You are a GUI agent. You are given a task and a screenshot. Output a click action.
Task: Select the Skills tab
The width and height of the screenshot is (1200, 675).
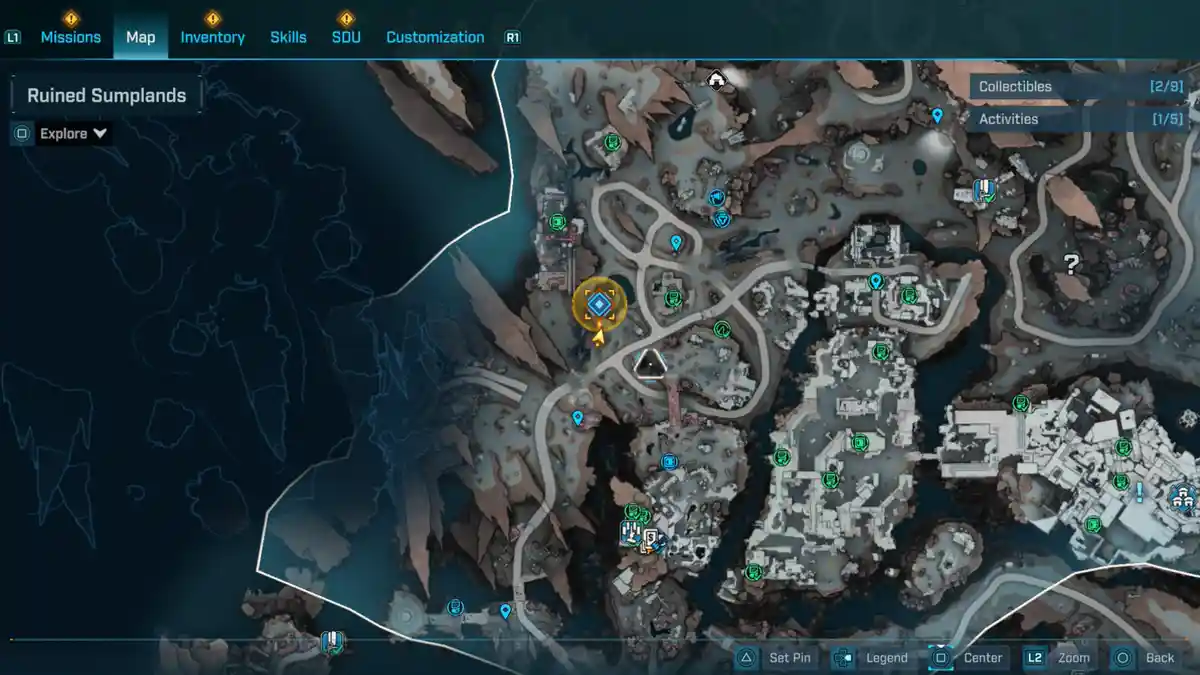click(288, 37)
